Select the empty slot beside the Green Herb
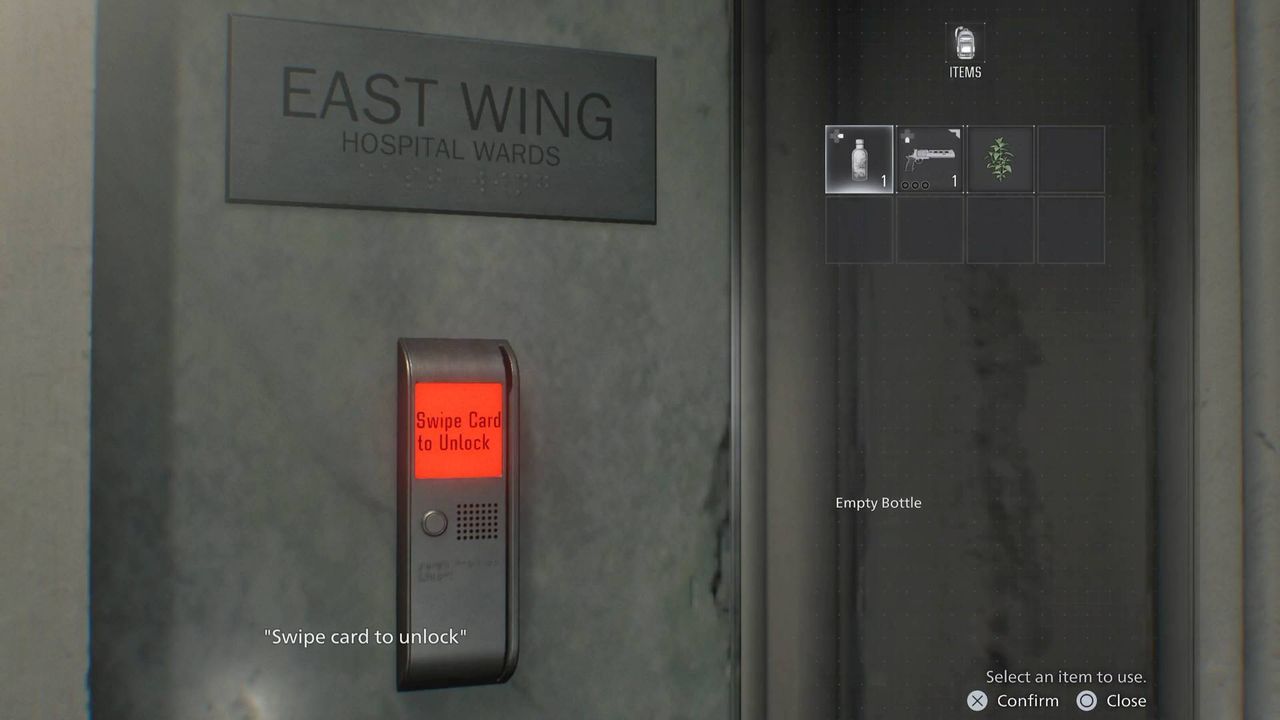 (x=1072, y=159)
